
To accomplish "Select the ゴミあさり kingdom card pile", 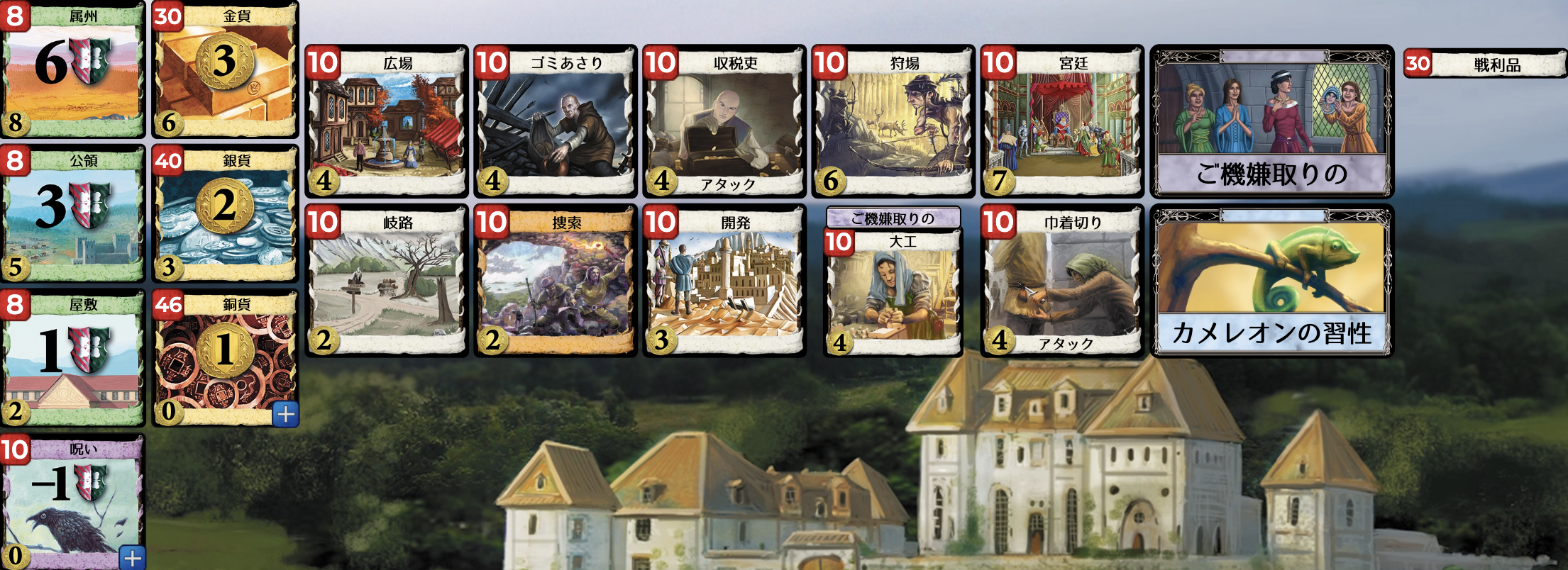I will click(557, 121).
